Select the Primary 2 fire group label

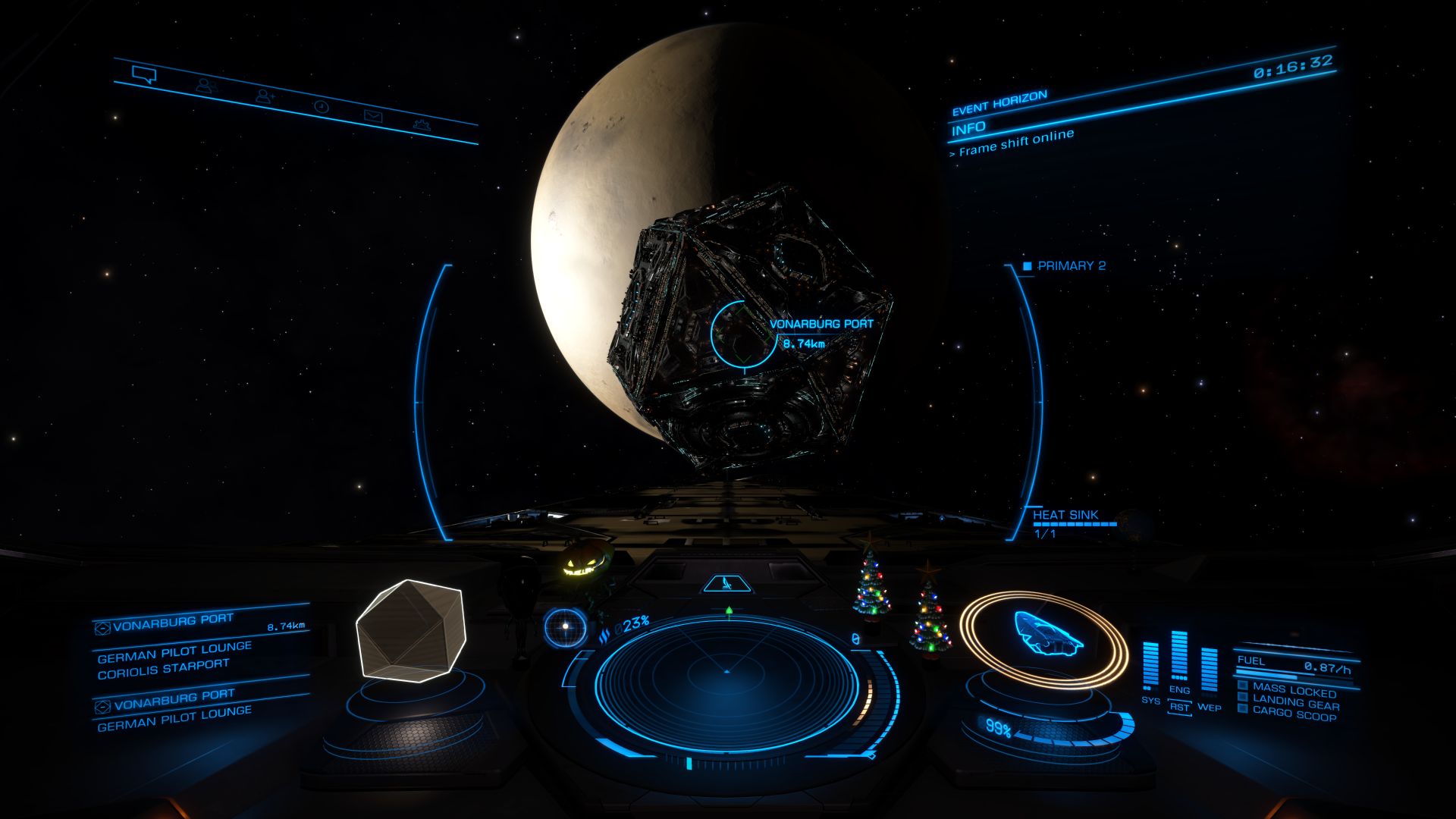click(x=1071, y=266)
